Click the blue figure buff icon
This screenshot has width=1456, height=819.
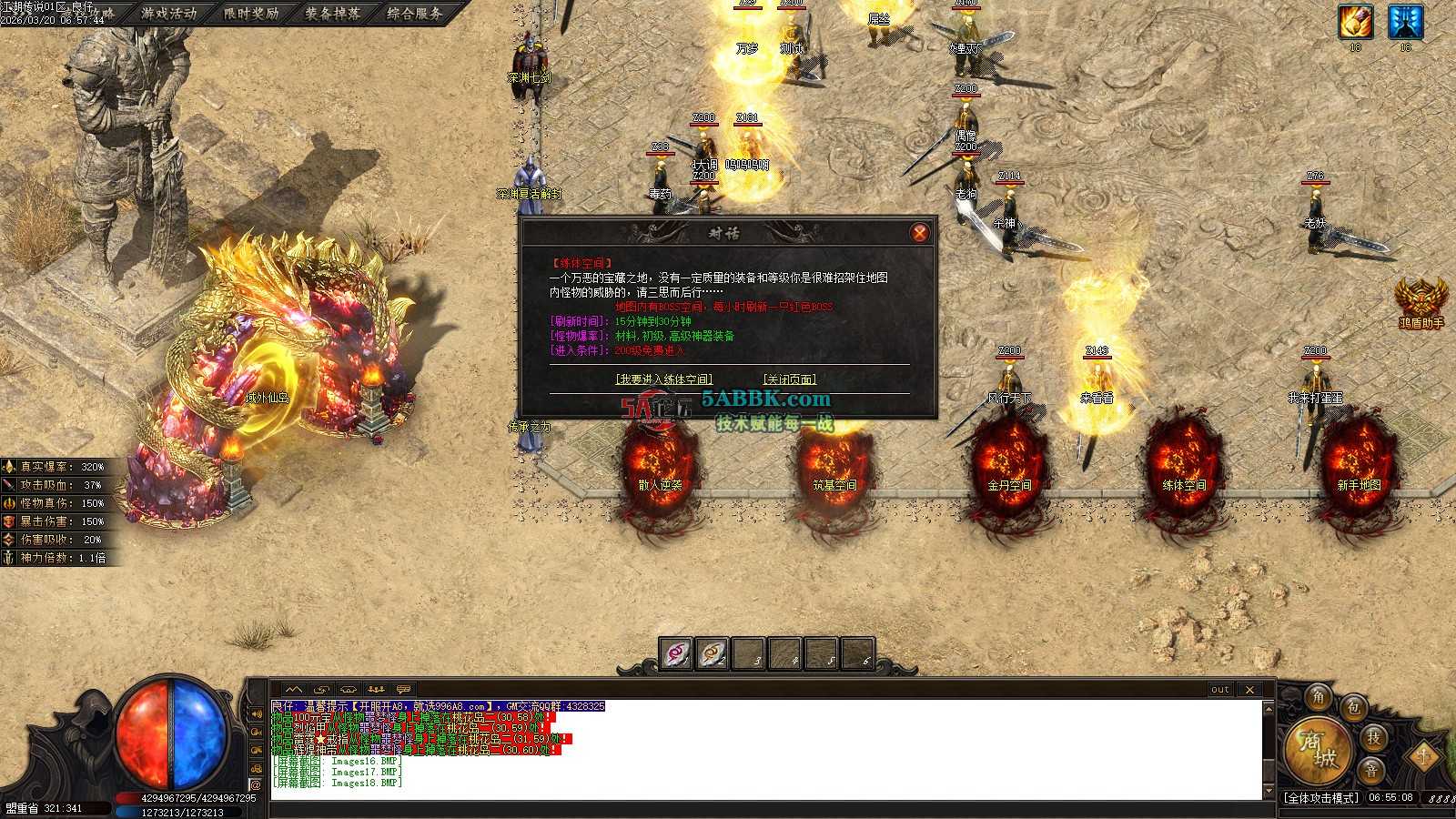point(1405,22)
